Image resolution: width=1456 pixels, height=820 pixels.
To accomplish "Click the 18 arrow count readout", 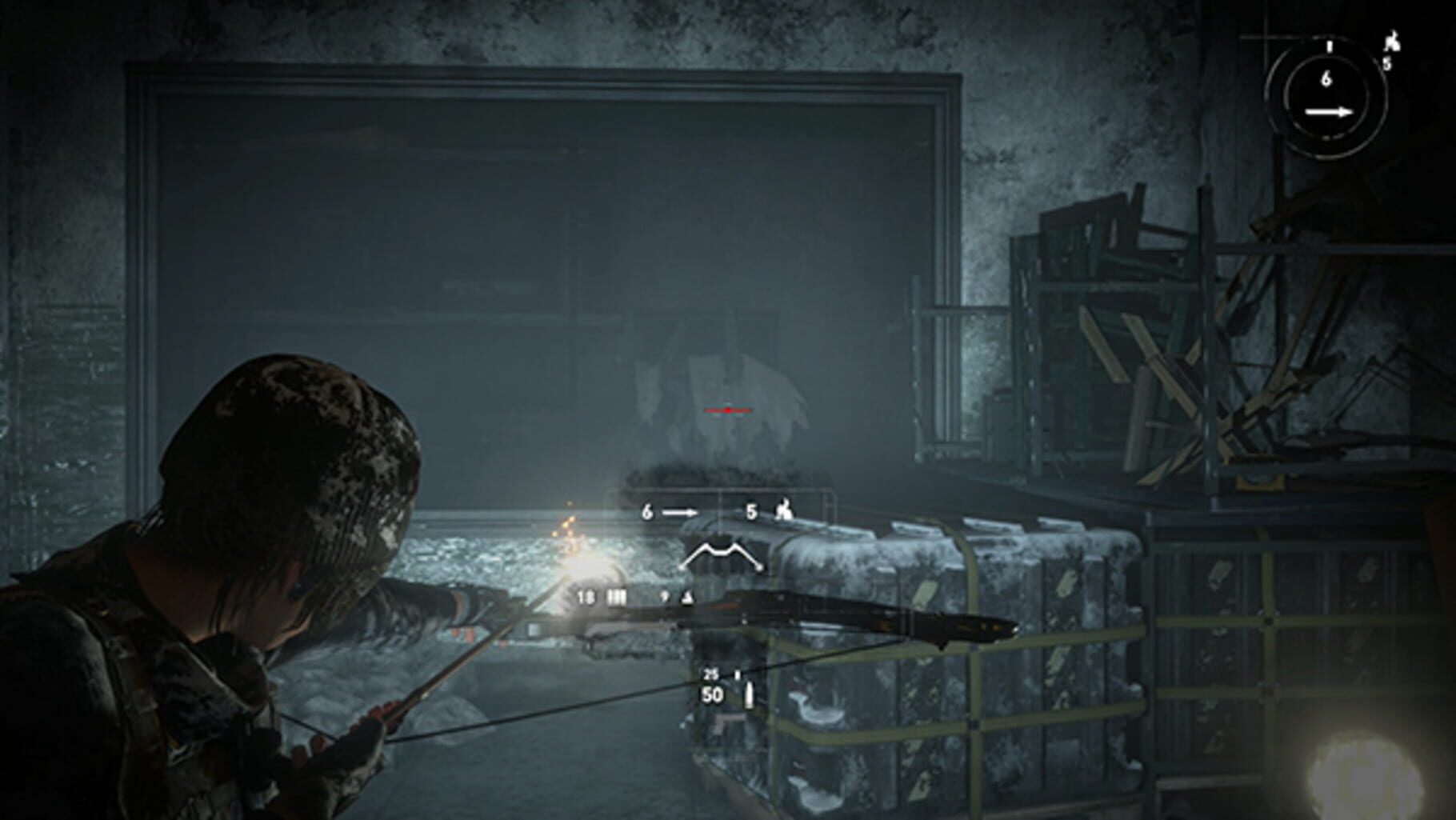I will [586, 598].
